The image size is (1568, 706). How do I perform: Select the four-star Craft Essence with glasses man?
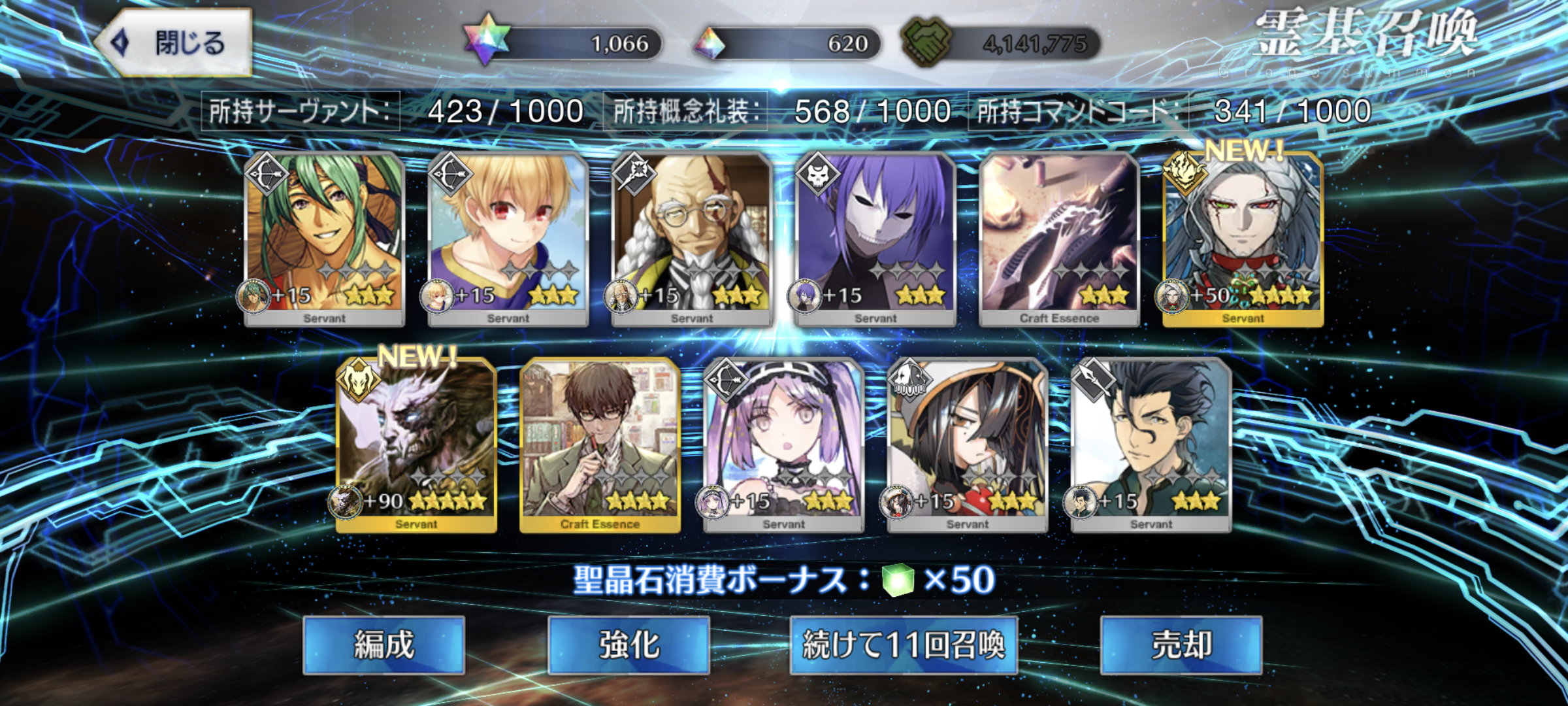600,445
